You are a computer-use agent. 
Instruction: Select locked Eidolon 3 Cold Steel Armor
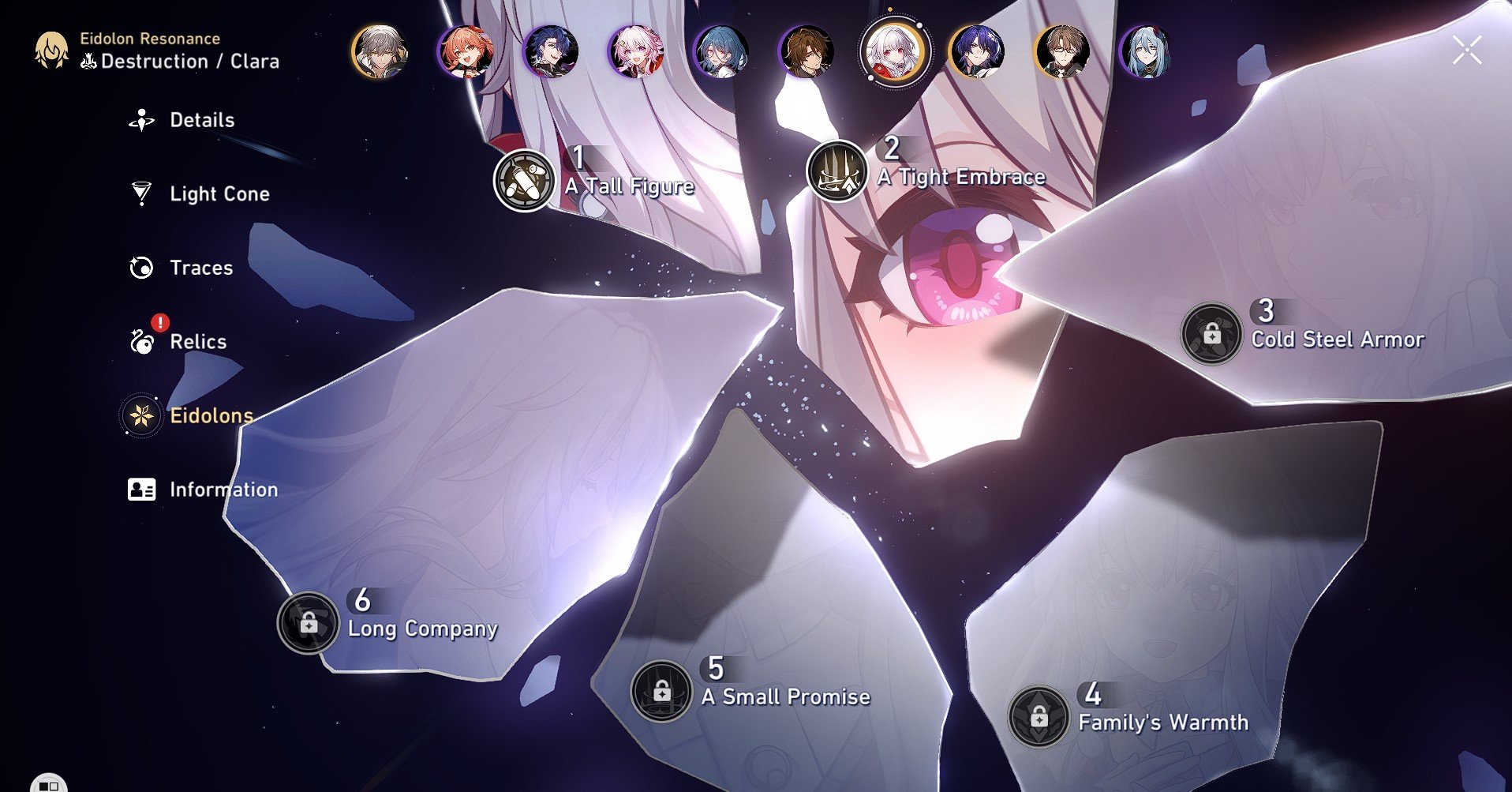[1211, 334]
